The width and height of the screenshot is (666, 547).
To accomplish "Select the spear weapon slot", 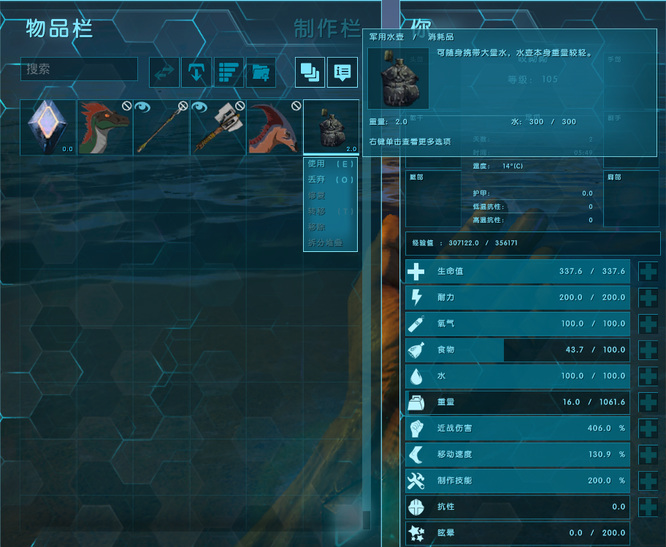I will (x=161, y=127).
